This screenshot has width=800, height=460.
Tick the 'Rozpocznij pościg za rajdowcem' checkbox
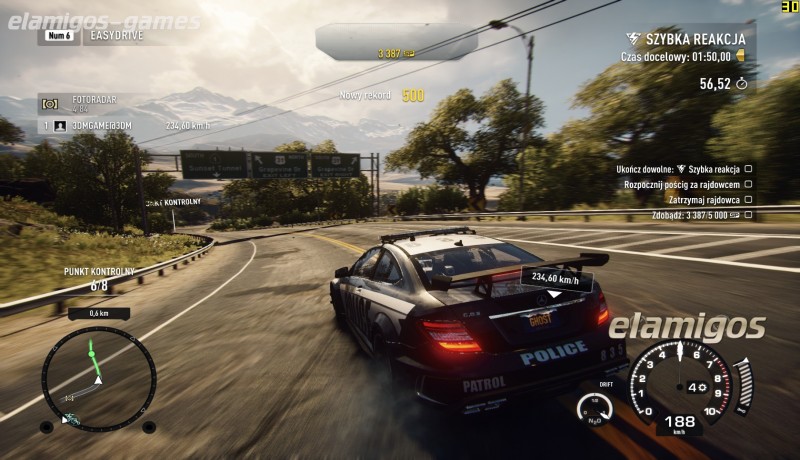pos(748,184)
